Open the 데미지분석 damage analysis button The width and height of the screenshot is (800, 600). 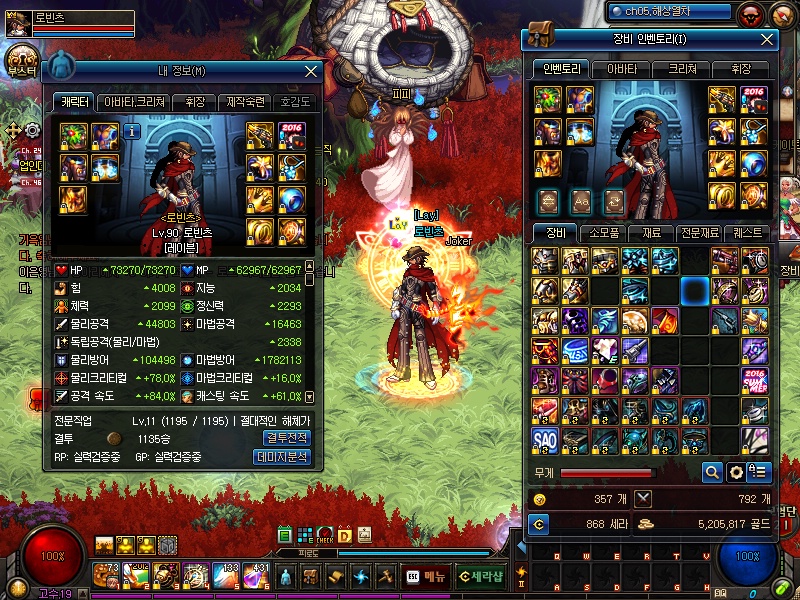point(282,457)
